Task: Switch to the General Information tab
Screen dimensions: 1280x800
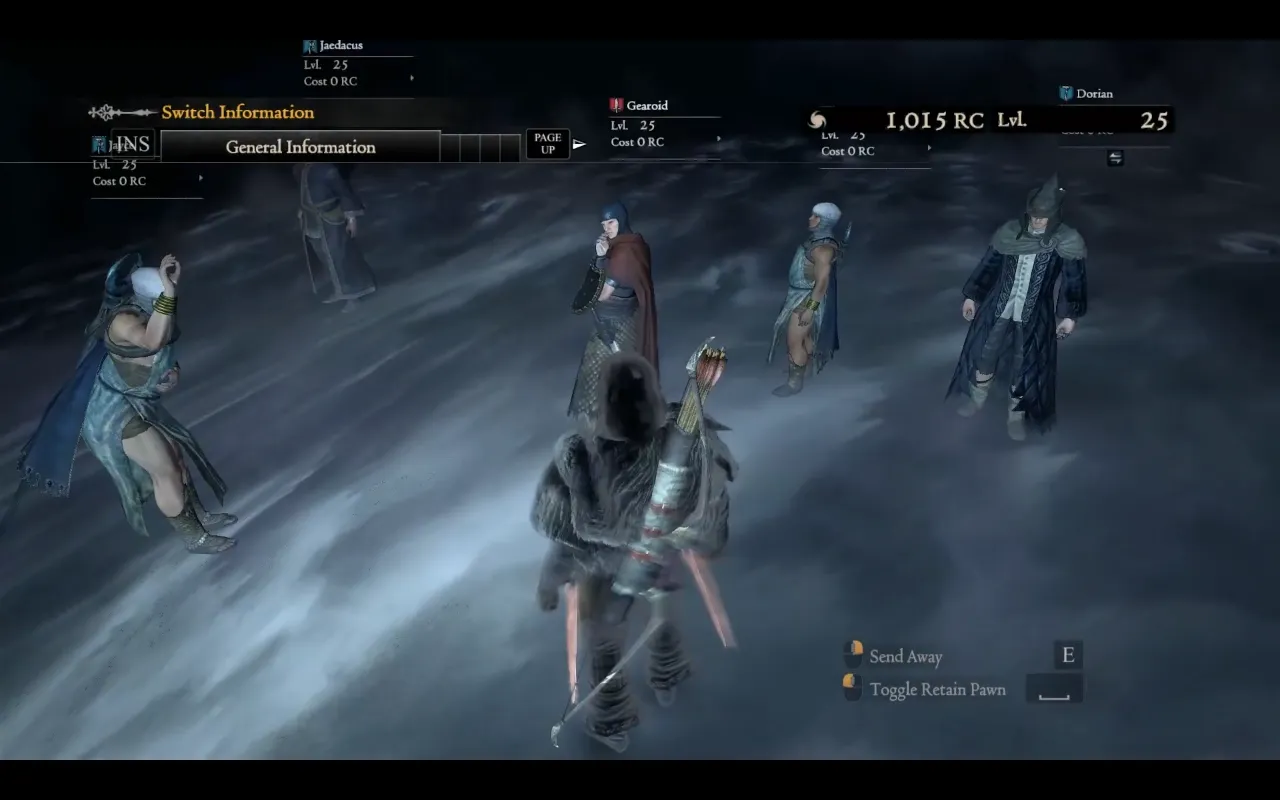Action: click(x=299, y=146)
